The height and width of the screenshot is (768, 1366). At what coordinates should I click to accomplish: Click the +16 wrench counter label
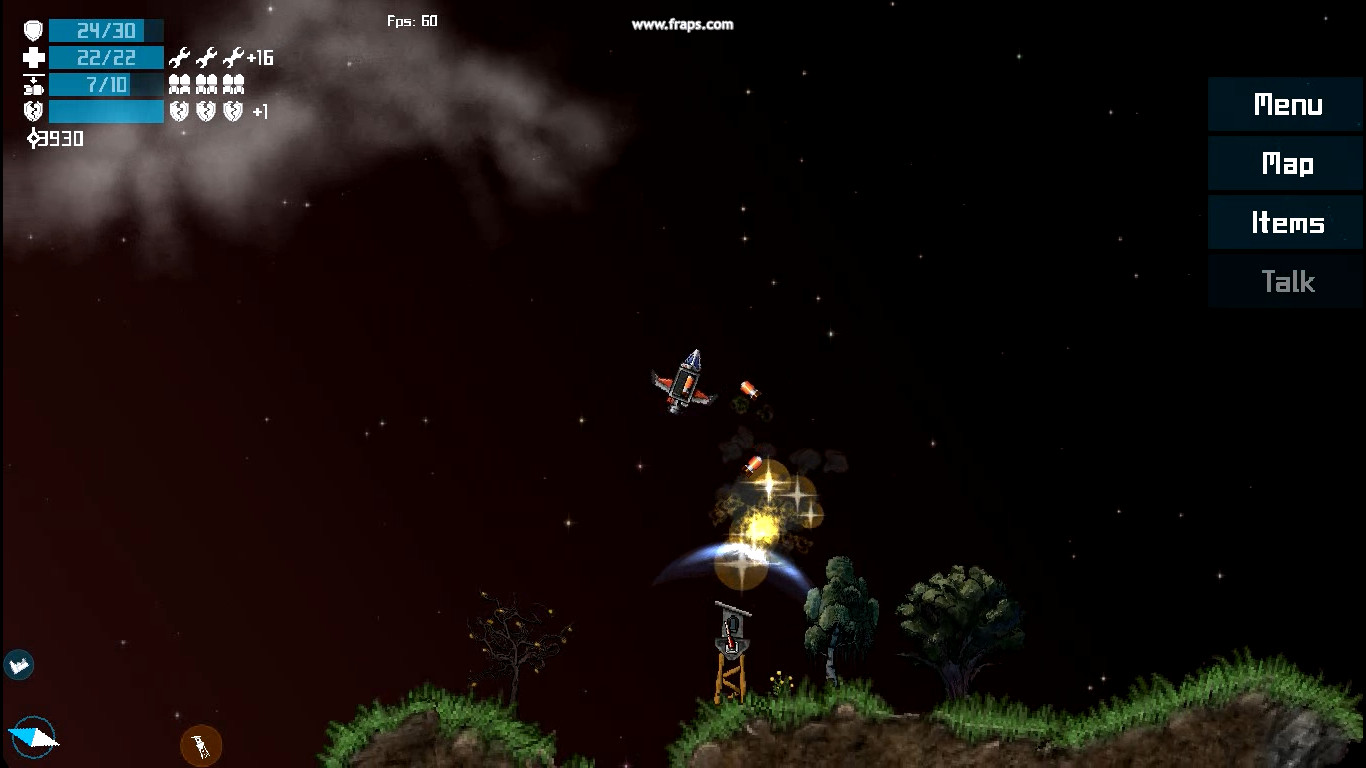coord(260,58)
